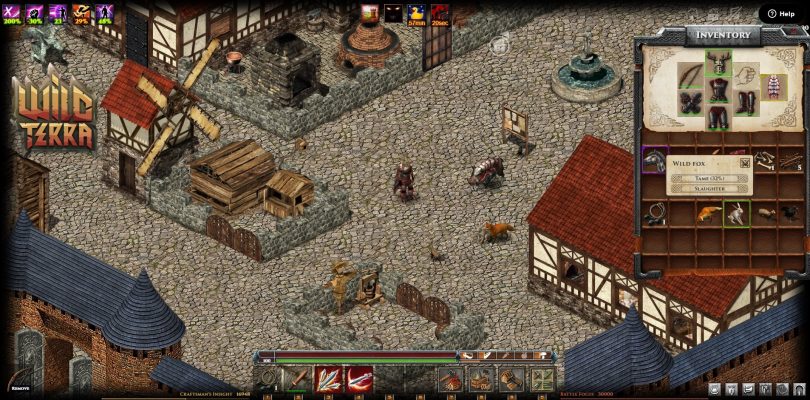This screenshot has width=810, height=400.
Task: Open the Help overlay
Action: [782, 13]
